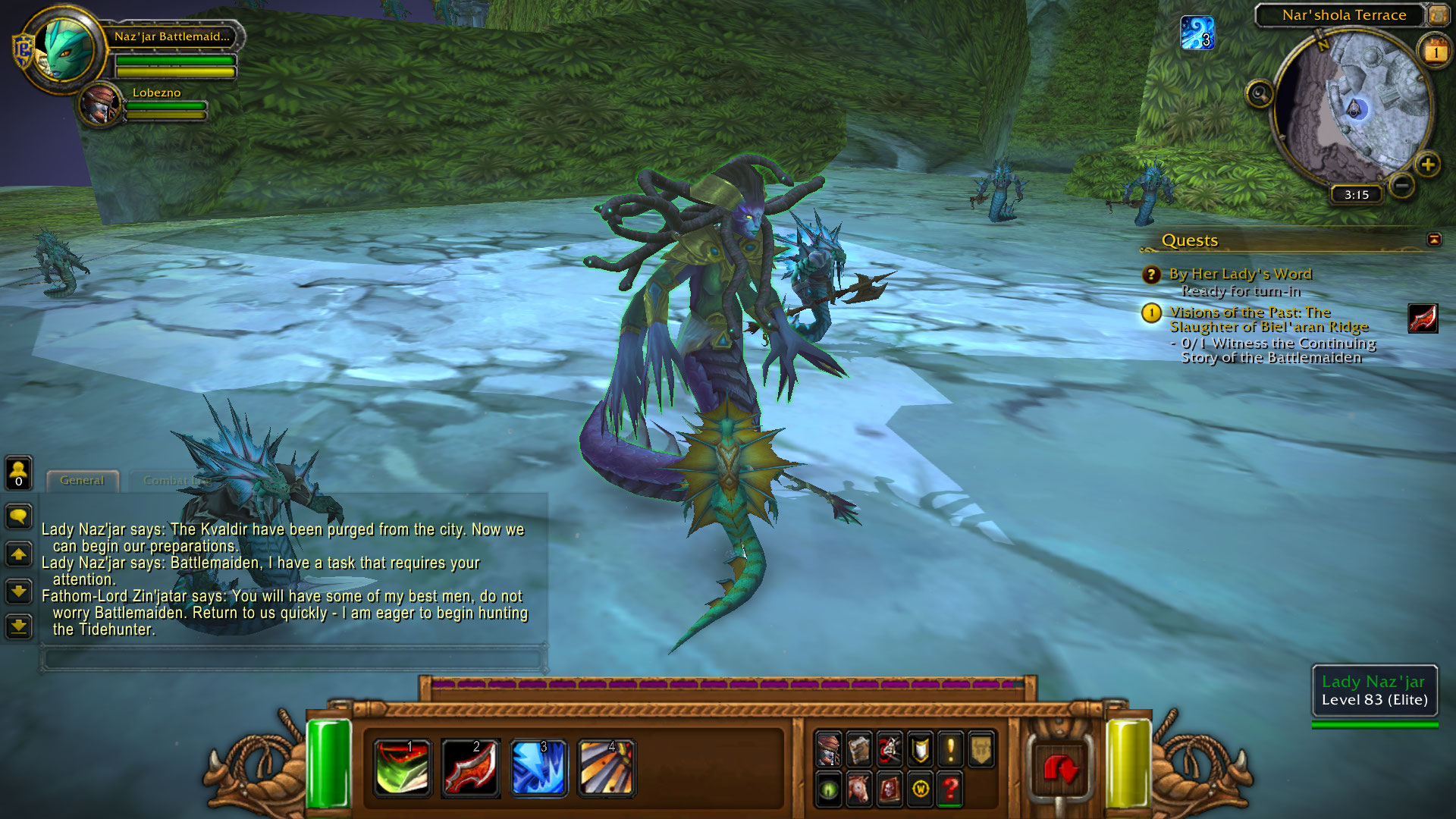Open the calendar button showing day 1
The width and height of the screenshot is (1456, 819).
1435,52
